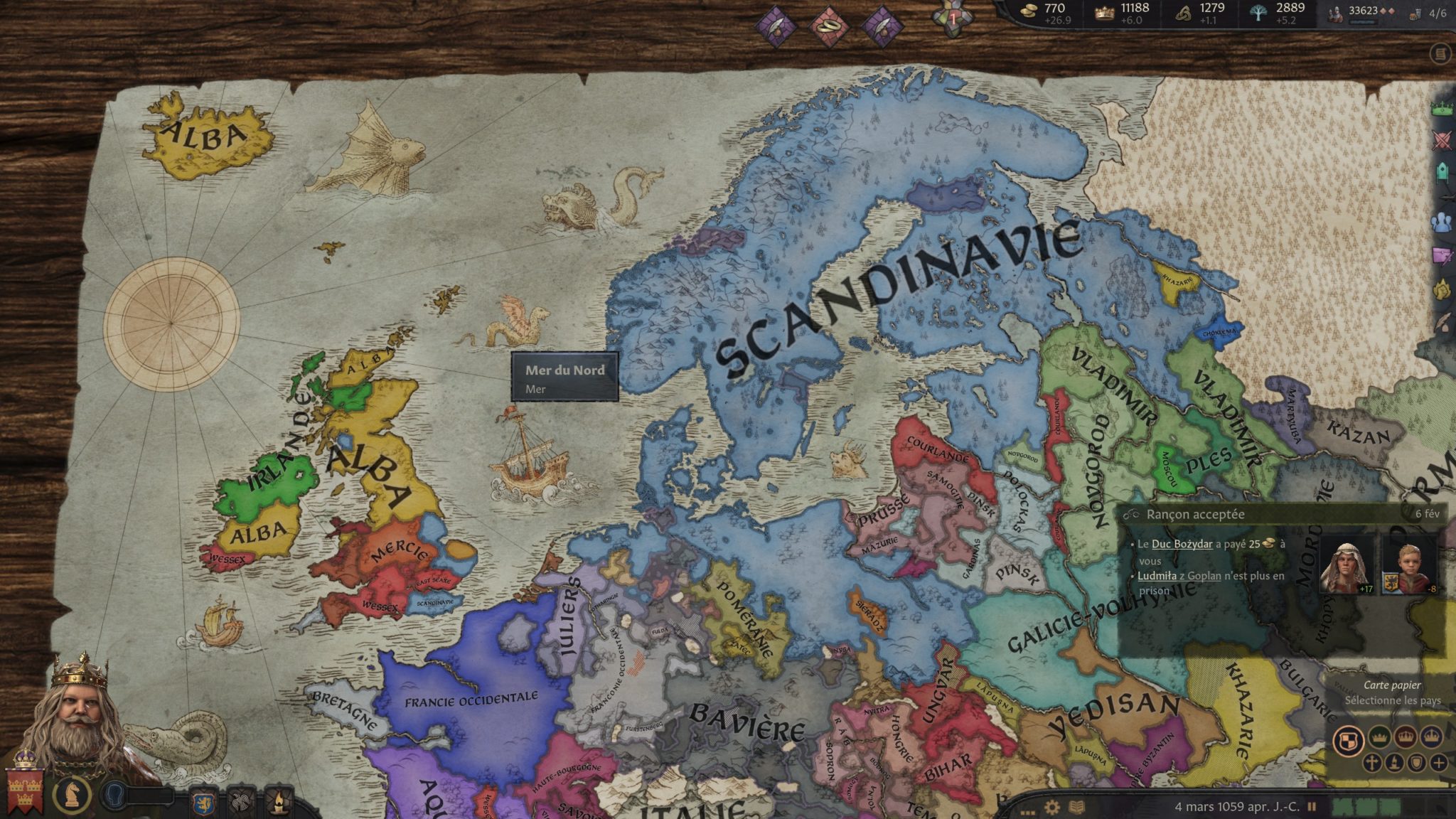This screenshot has height=819, width=1456.
Task: Select the realms map mode shield icon
Action: (1350, 738)
